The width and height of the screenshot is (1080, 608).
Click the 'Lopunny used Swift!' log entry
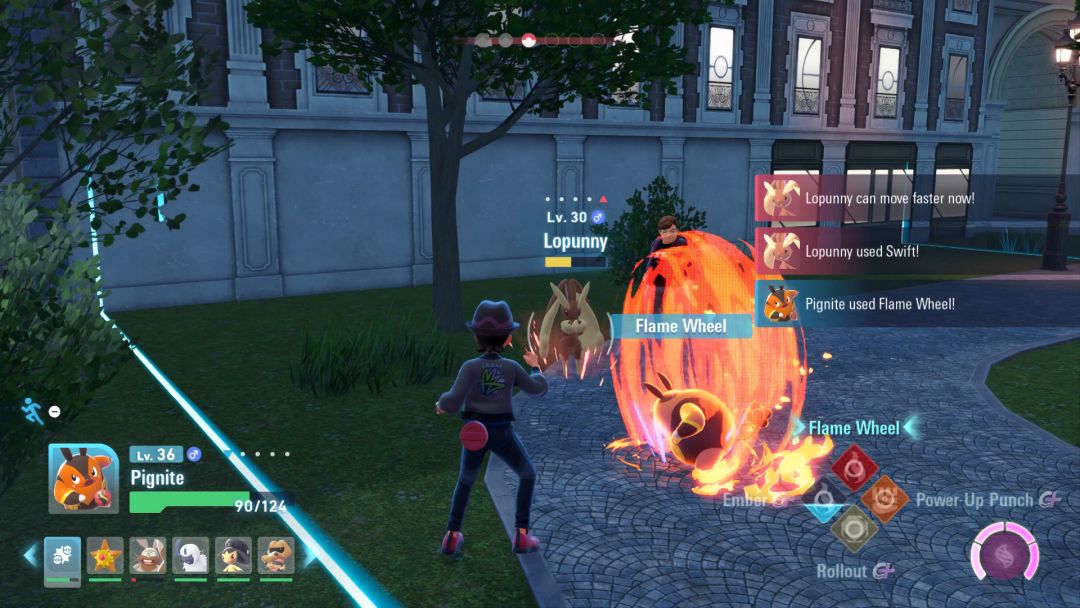click(x=861, y=252)
